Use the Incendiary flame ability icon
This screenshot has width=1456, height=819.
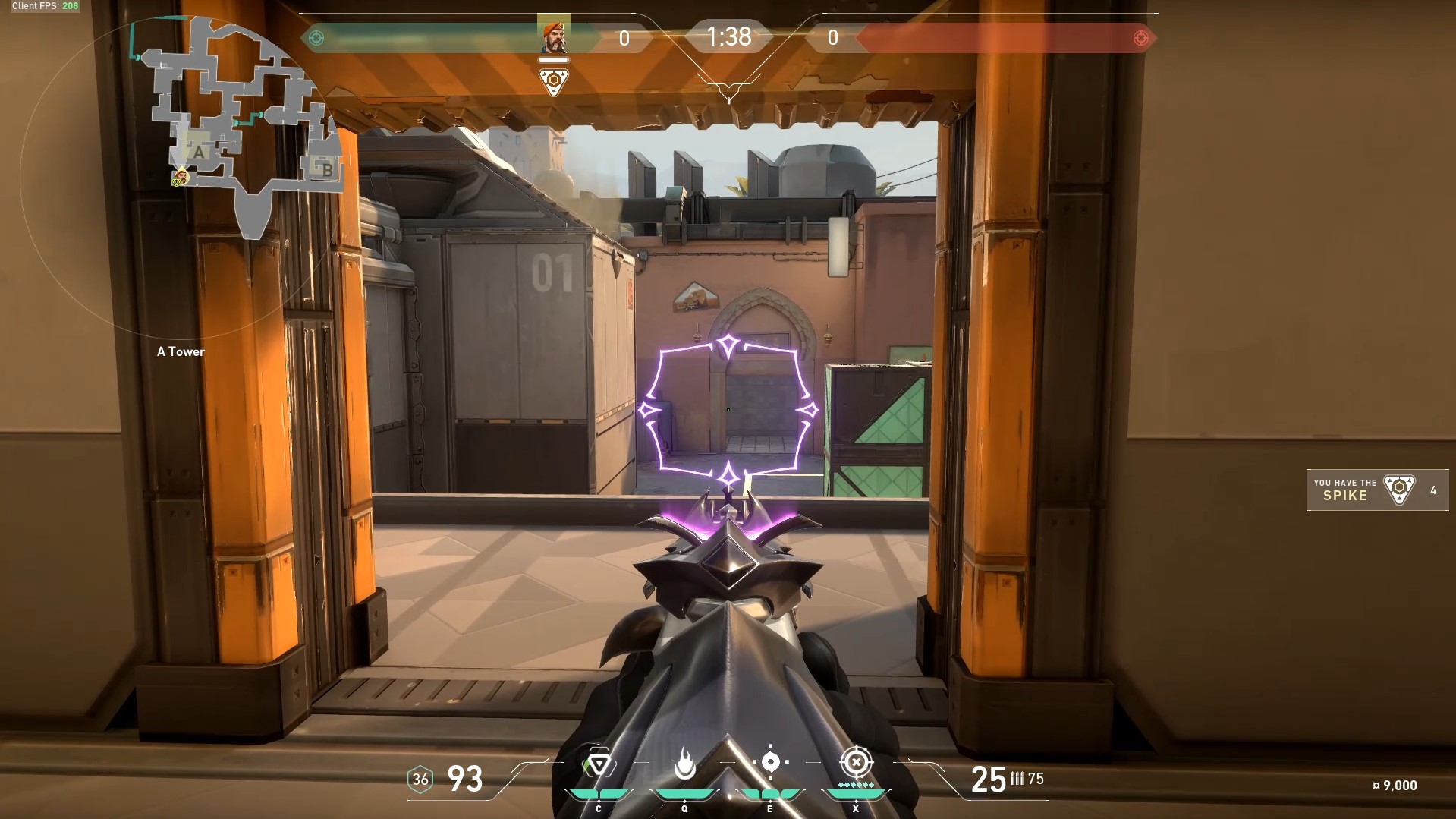684,764
